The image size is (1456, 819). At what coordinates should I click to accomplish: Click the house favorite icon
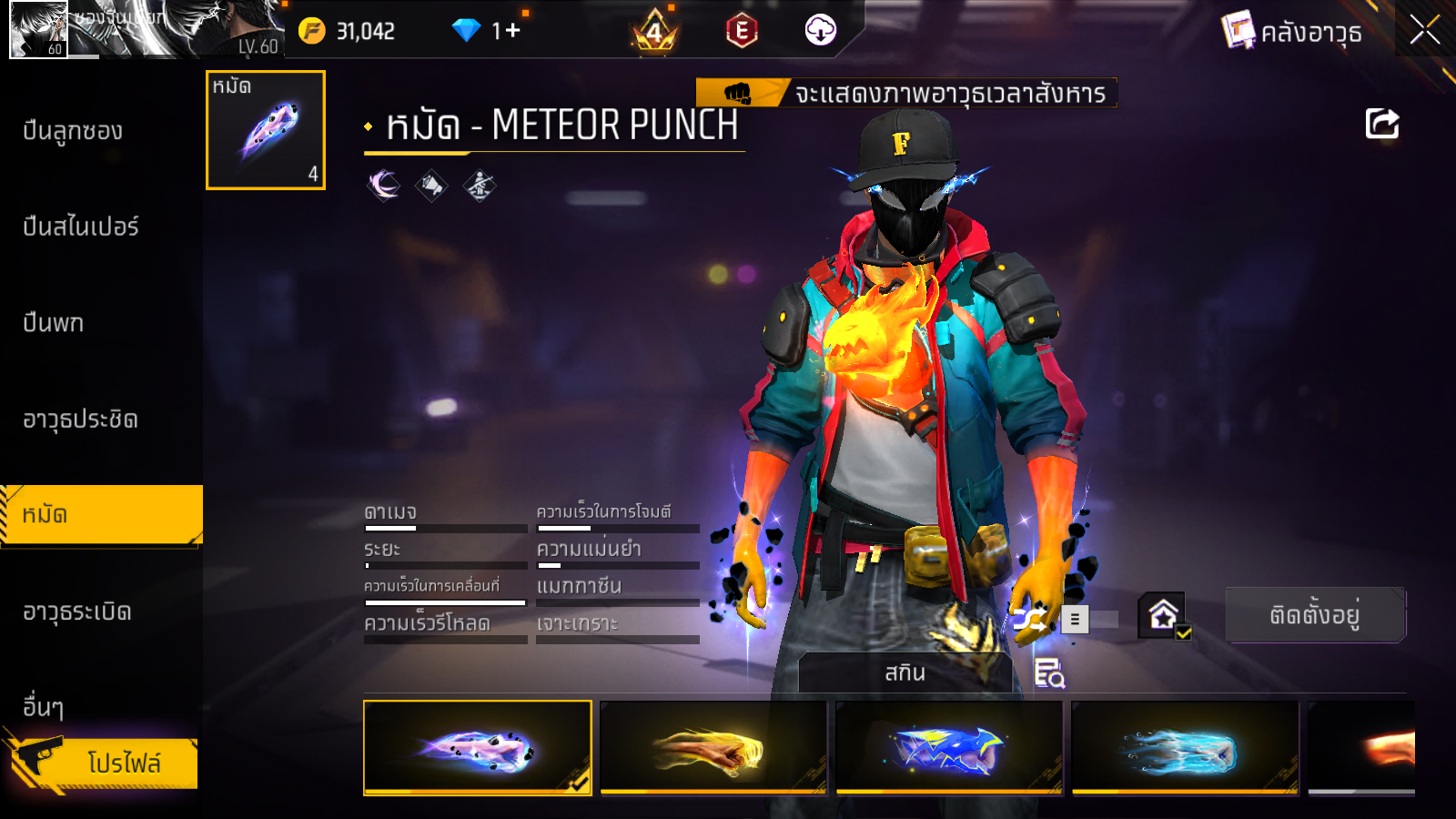click(x=1164, y=616)
